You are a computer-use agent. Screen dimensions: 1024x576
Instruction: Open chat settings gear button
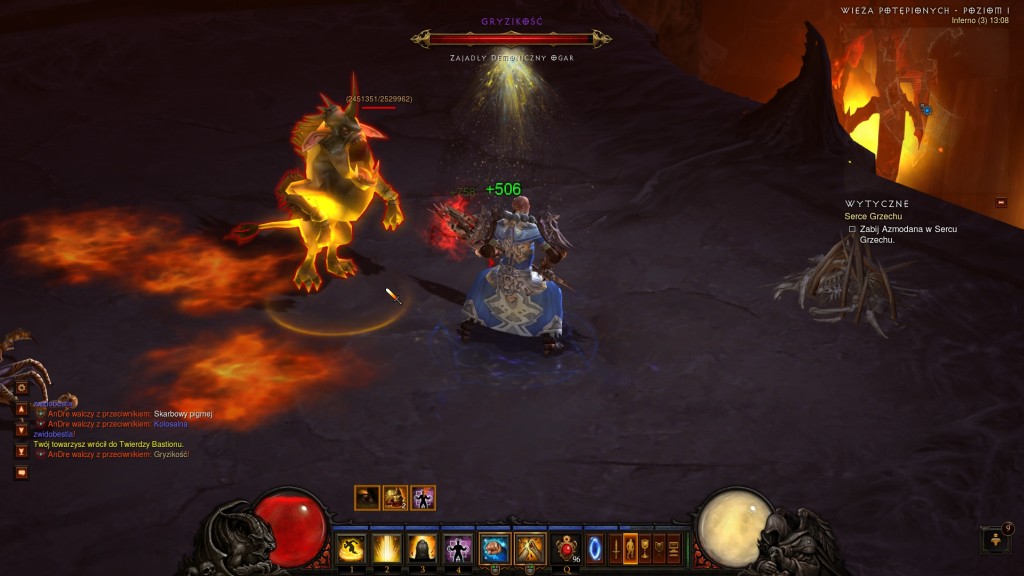(21, 387)
